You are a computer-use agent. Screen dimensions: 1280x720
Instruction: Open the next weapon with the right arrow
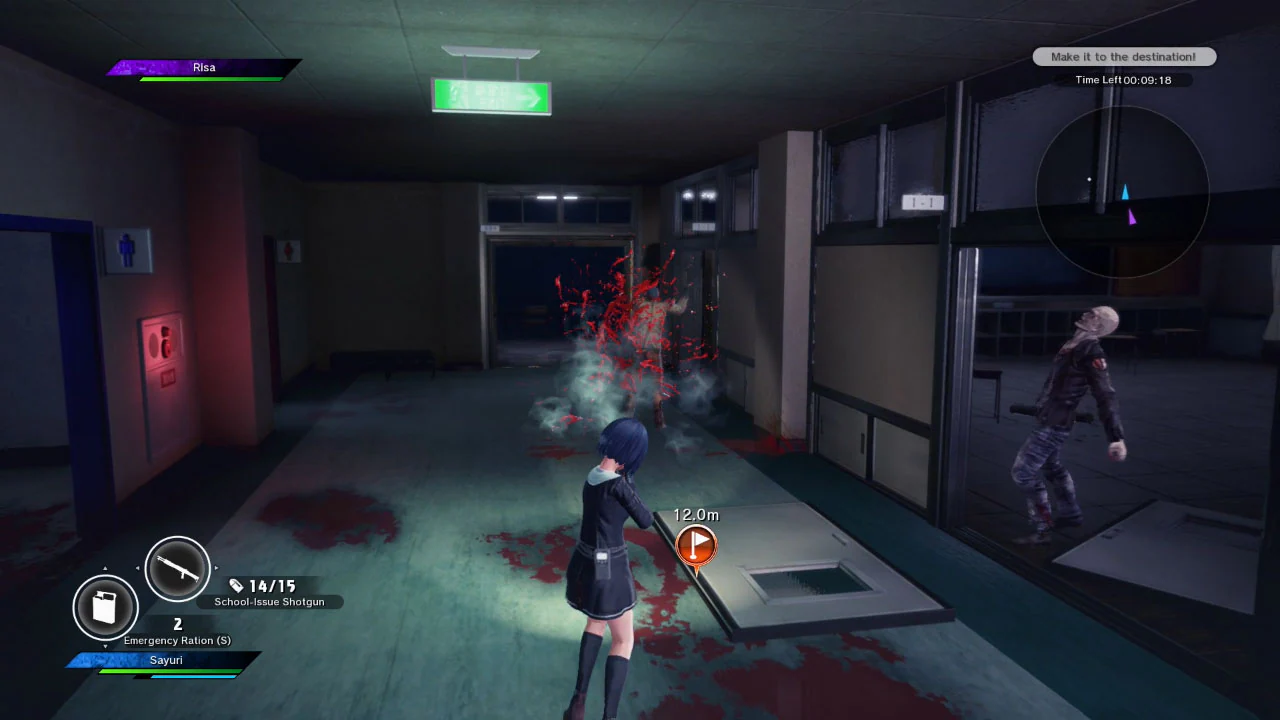click(218, 568)
